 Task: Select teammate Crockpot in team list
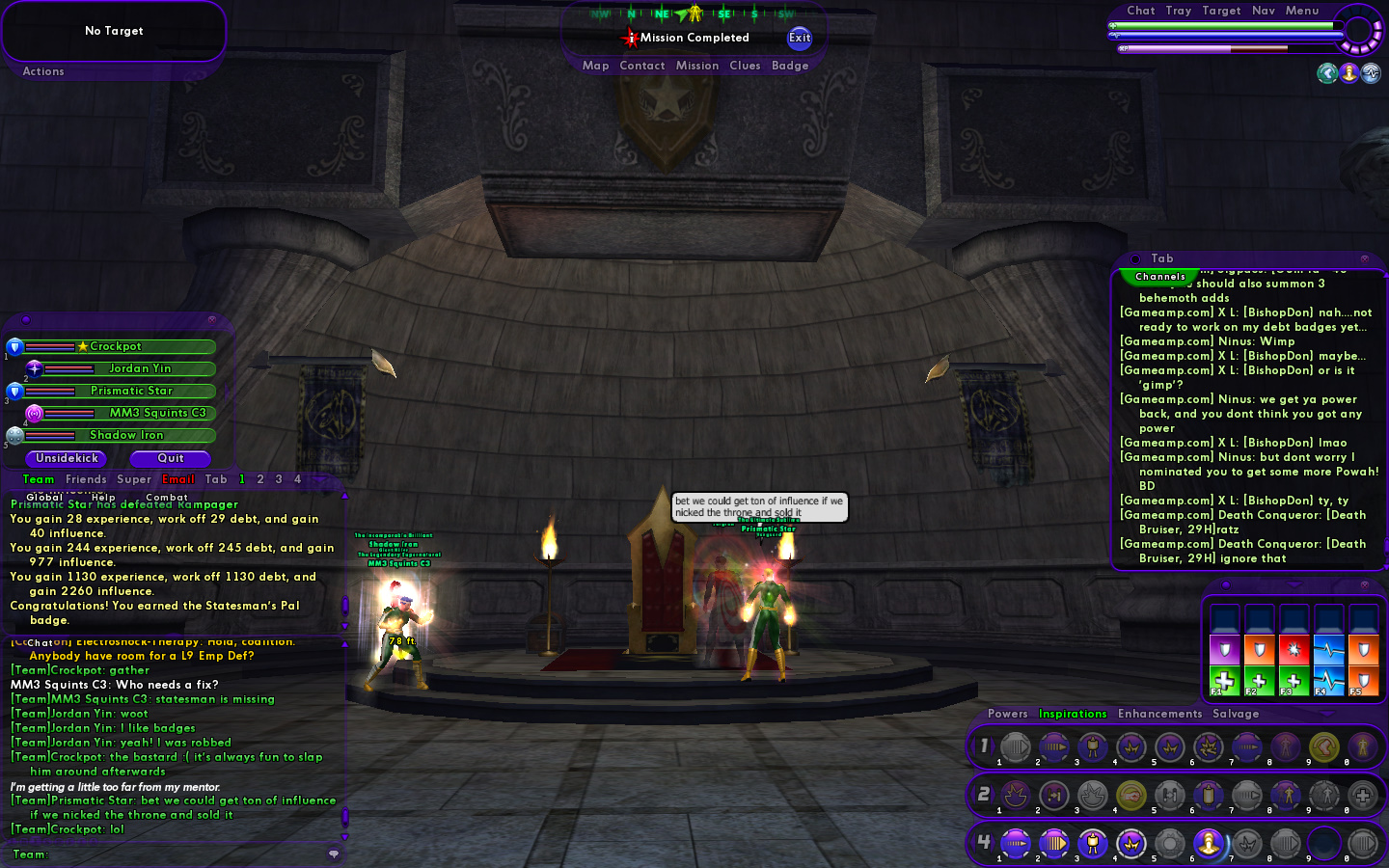(116, 346)
